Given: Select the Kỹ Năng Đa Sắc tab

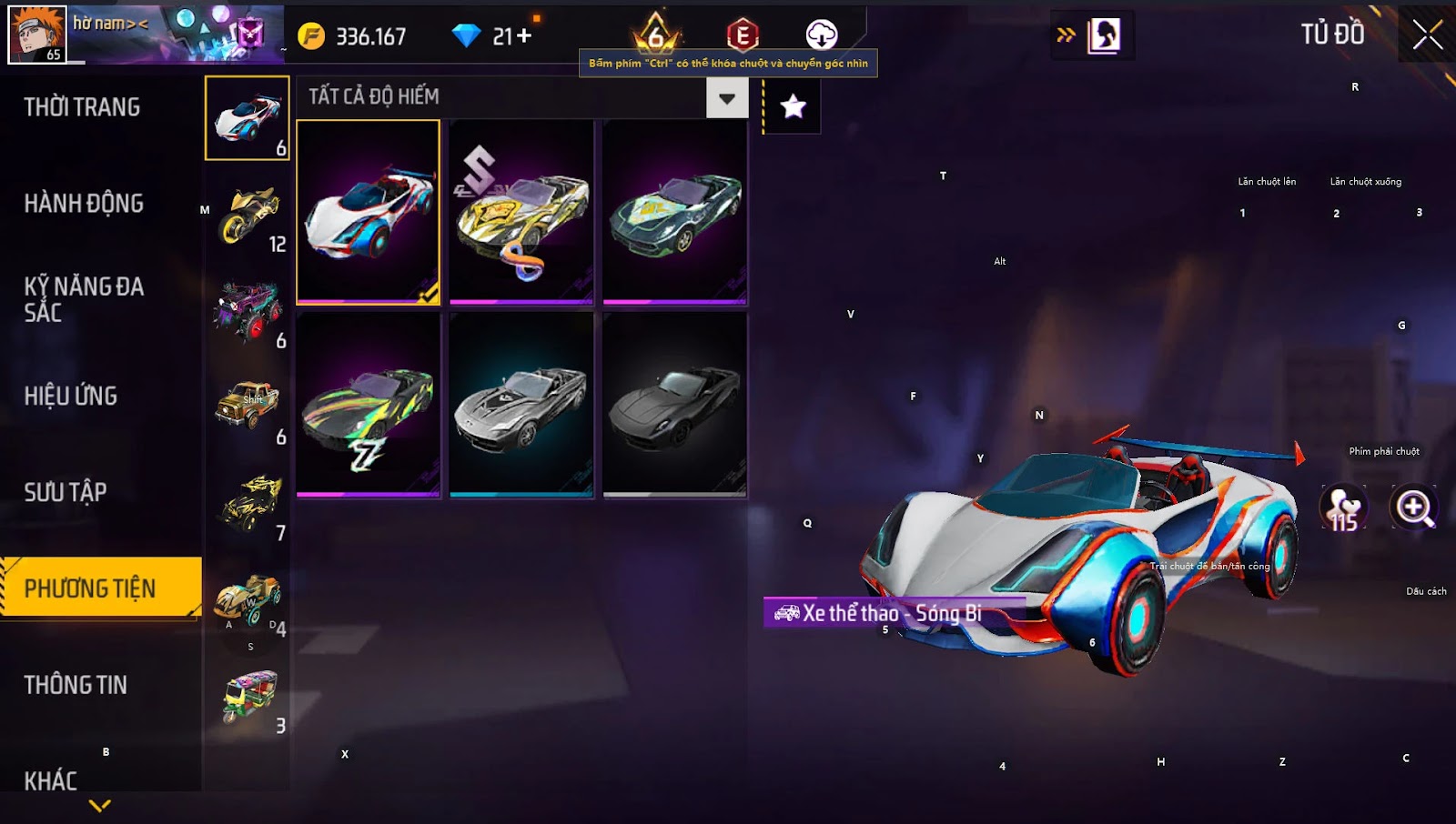Looking at the screenshot, I should coord(84,299).
